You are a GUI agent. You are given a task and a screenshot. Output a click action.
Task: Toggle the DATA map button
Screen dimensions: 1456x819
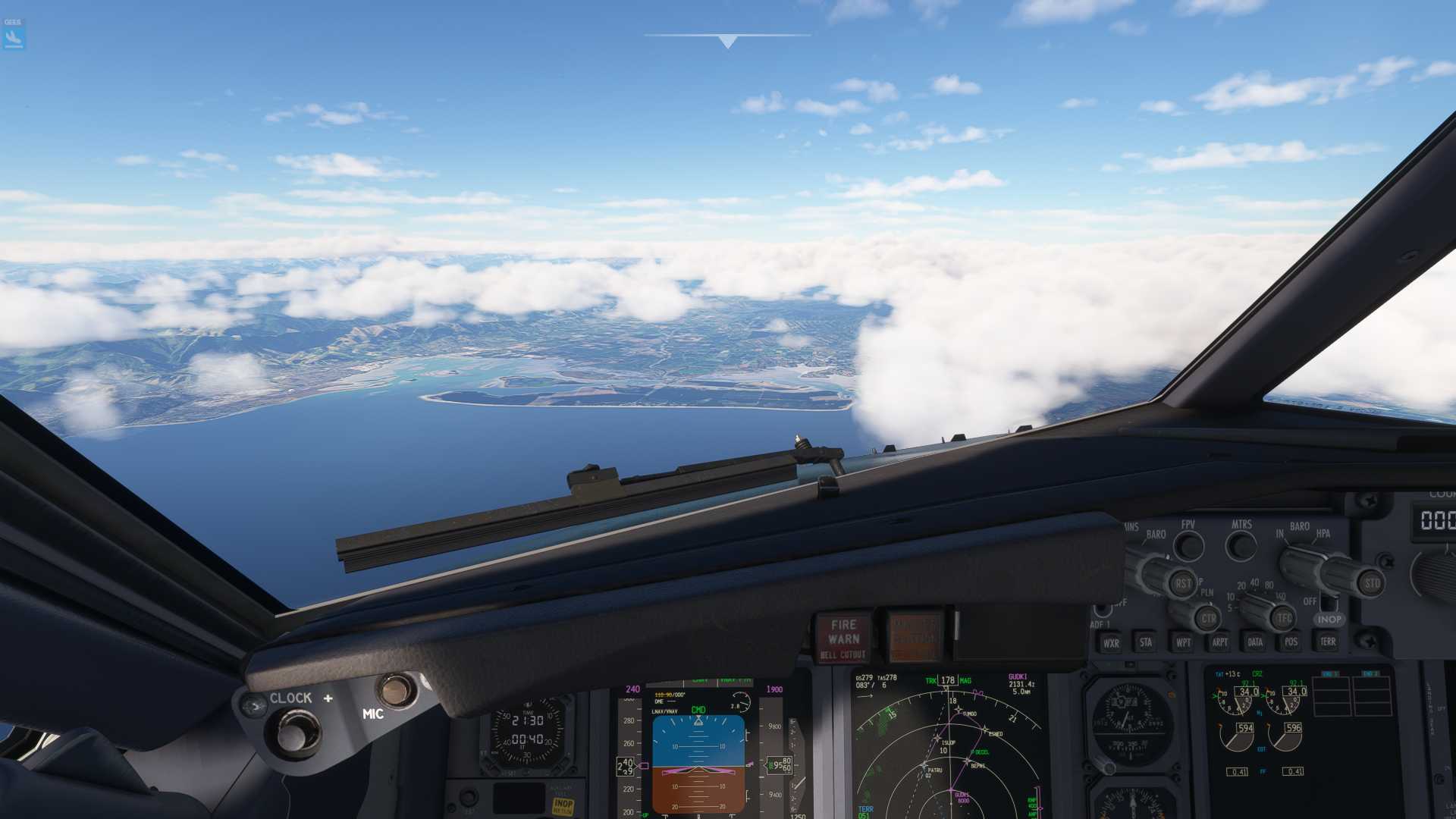(1255, 642)
